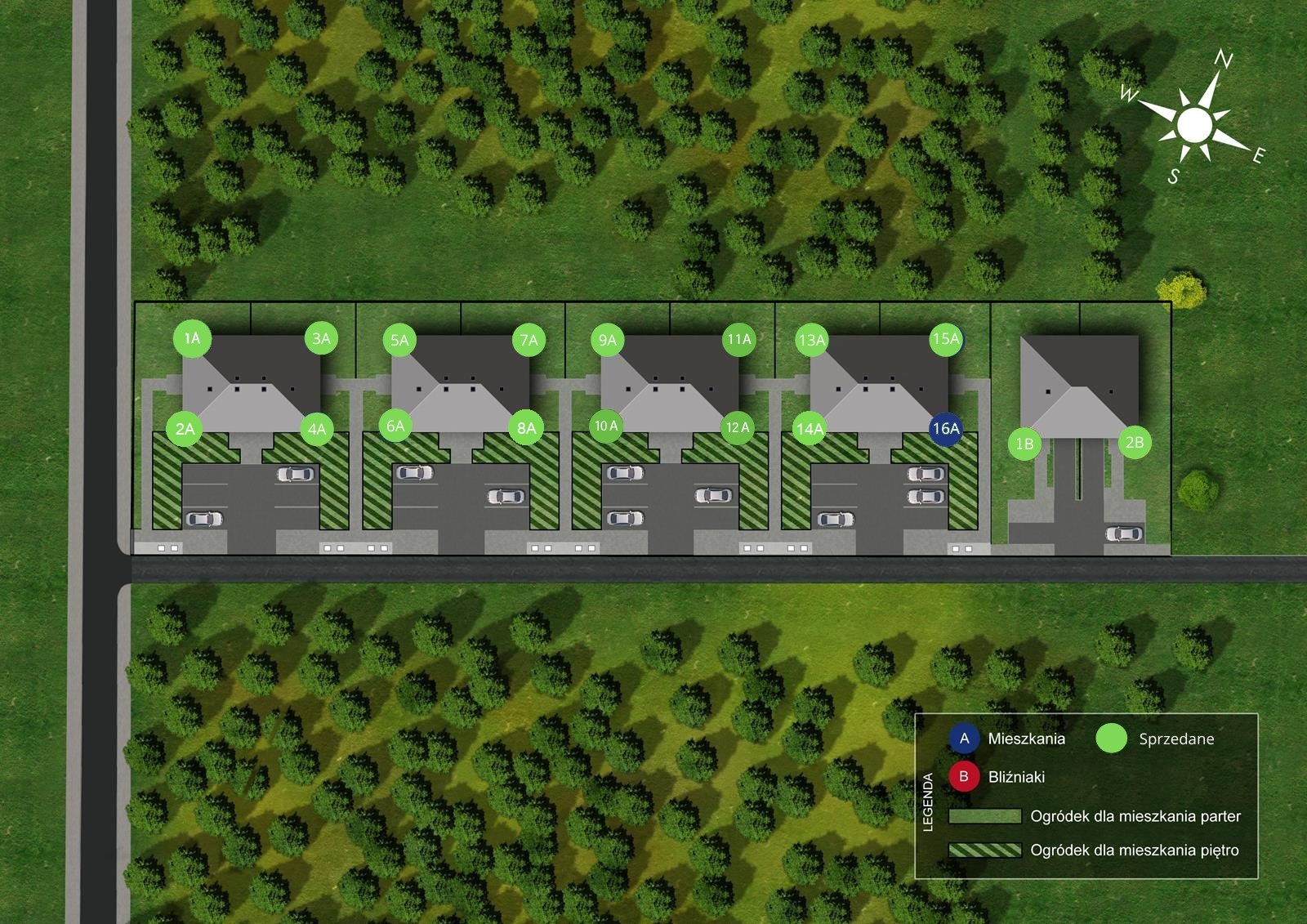Screen dimensions: 1307x924
Task: Select apartment marker 8A
Action: tap(527, 428)
